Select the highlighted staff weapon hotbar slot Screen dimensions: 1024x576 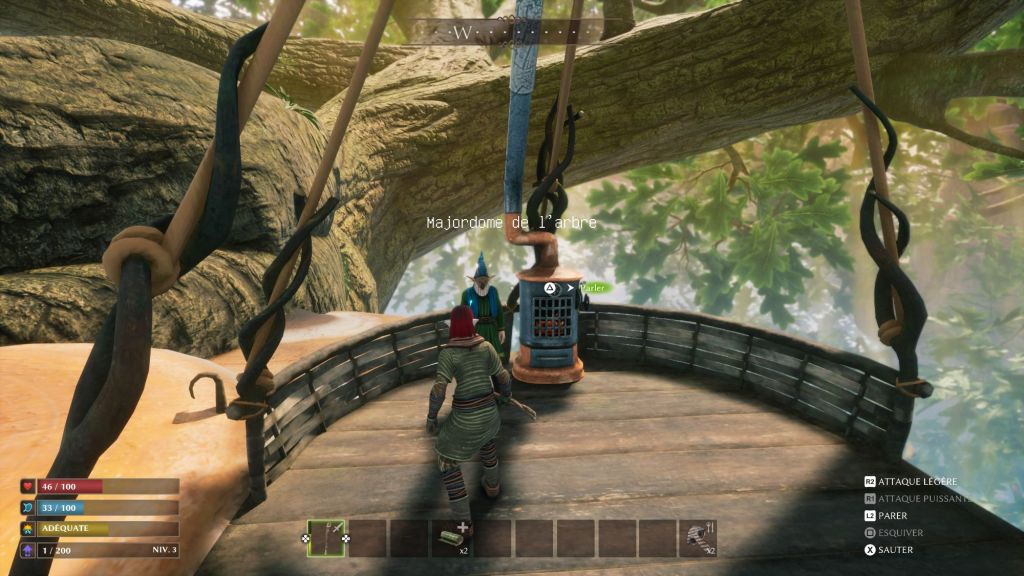tap(326, 538)
